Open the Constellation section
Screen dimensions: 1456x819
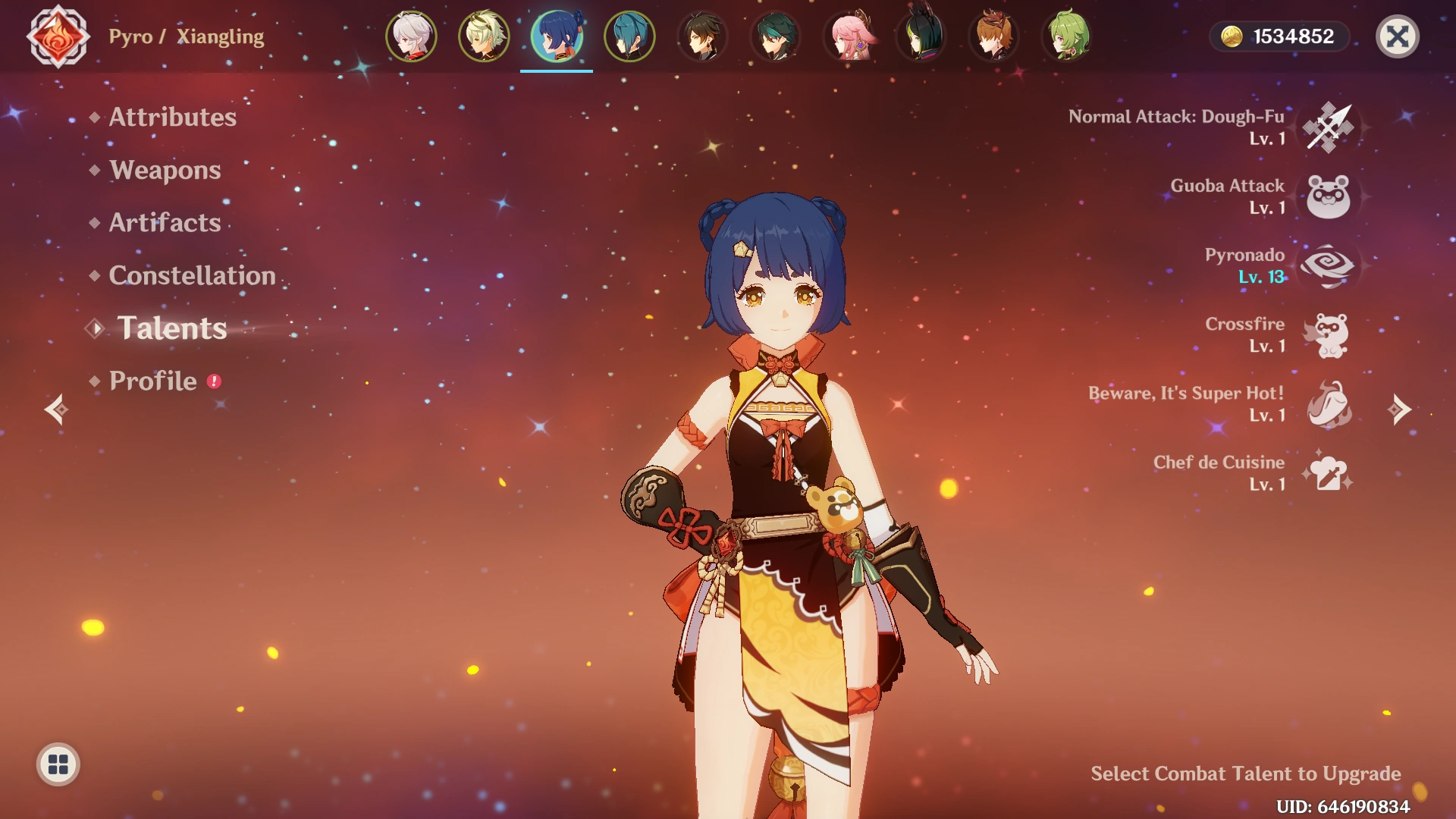tap(192, 275)
